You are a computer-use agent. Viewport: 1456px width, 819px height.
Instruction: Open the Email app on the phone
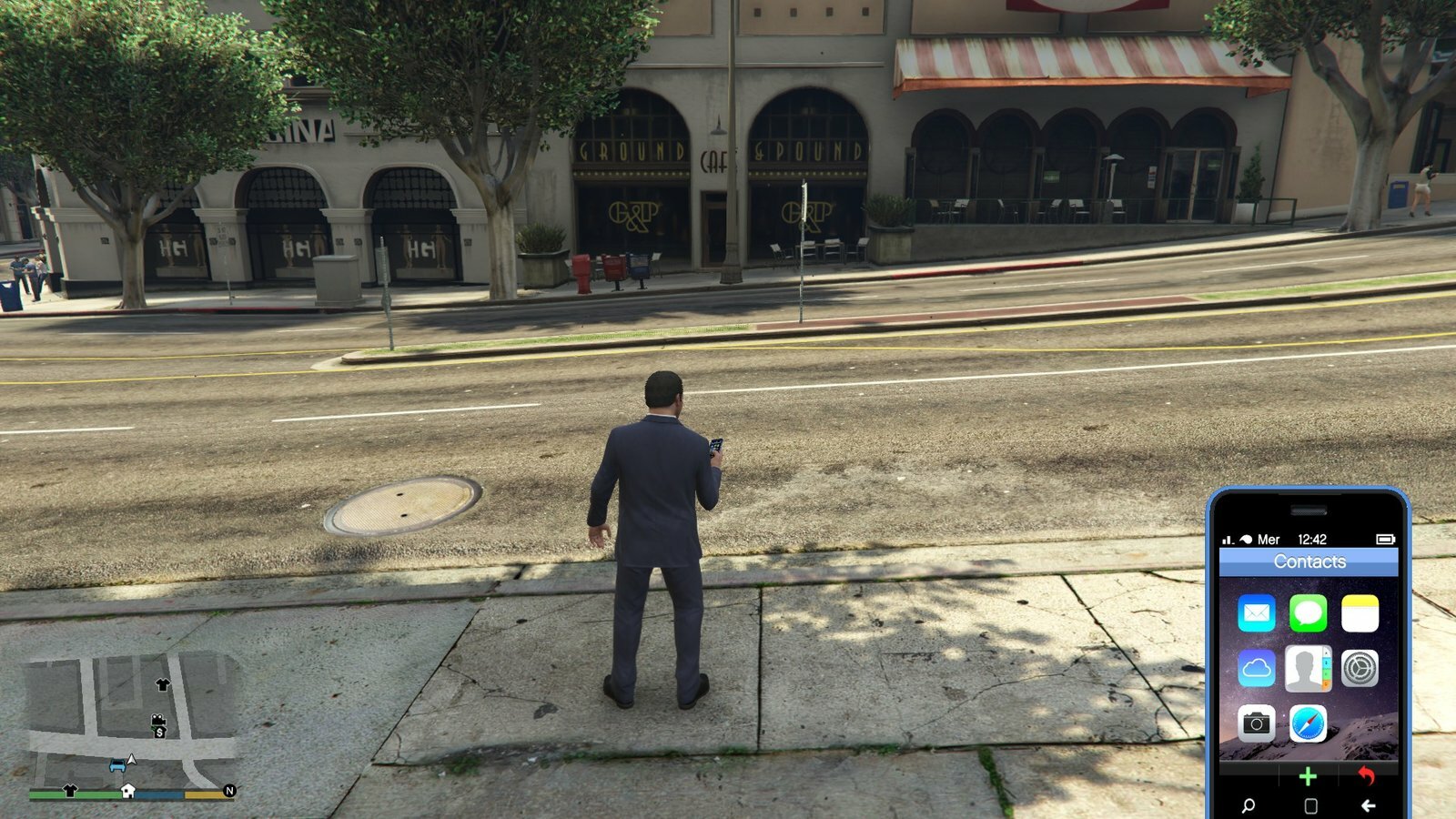tap(1256, 613)
